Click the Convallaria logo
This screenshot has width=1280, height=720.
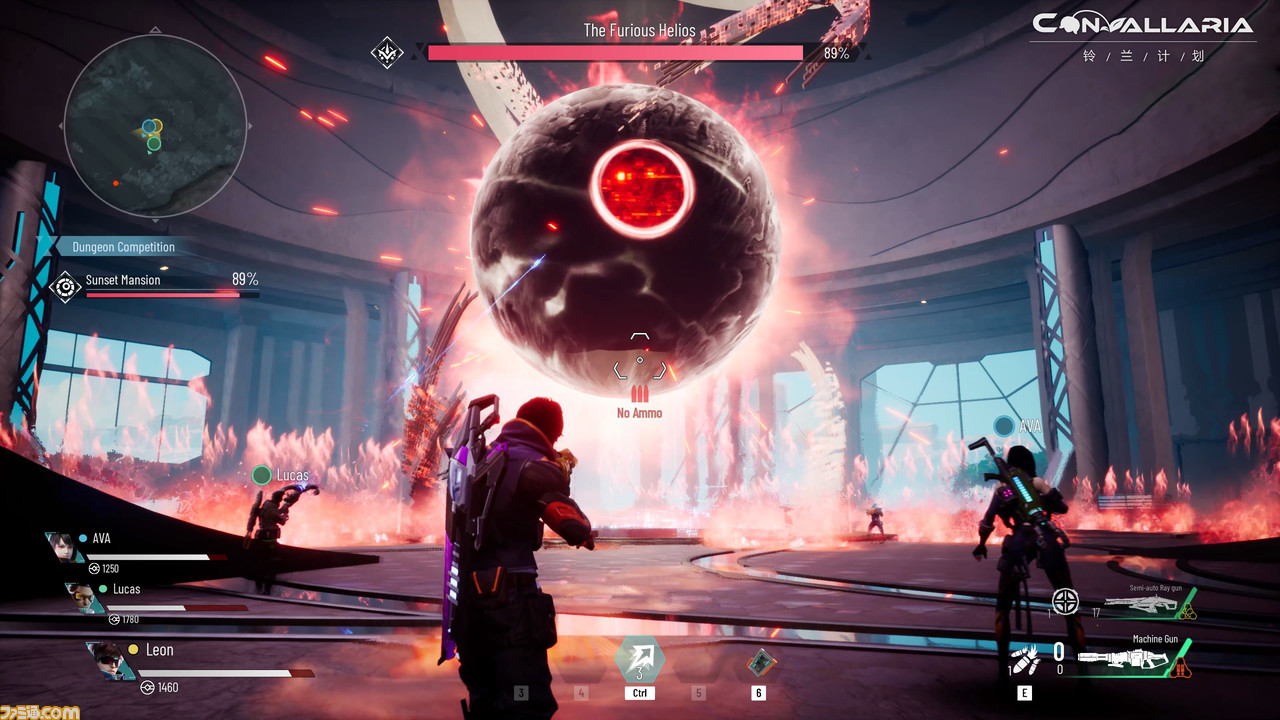(1142, 26)
